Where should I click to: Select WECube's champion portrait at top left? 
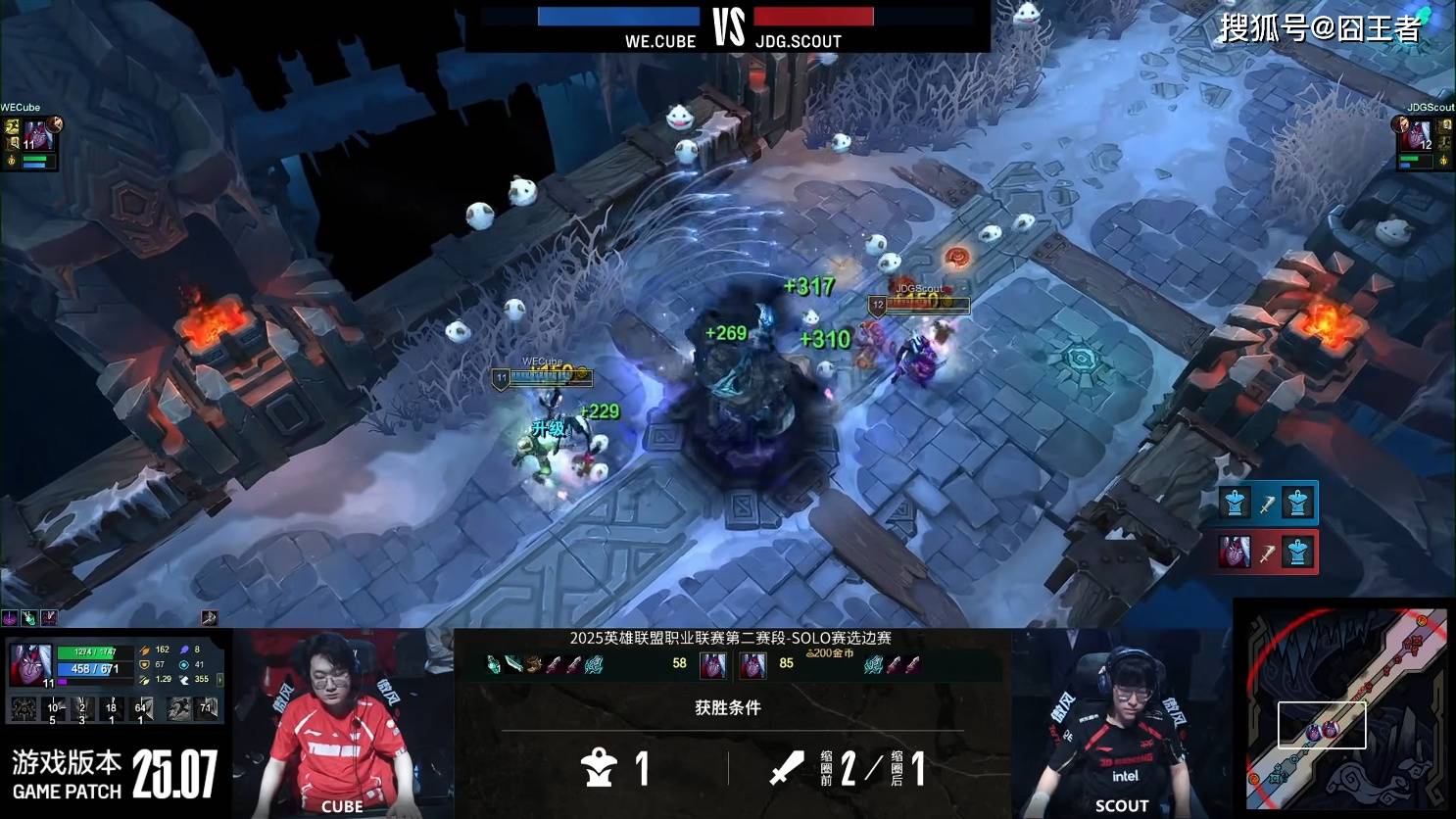tap(37, 135)
